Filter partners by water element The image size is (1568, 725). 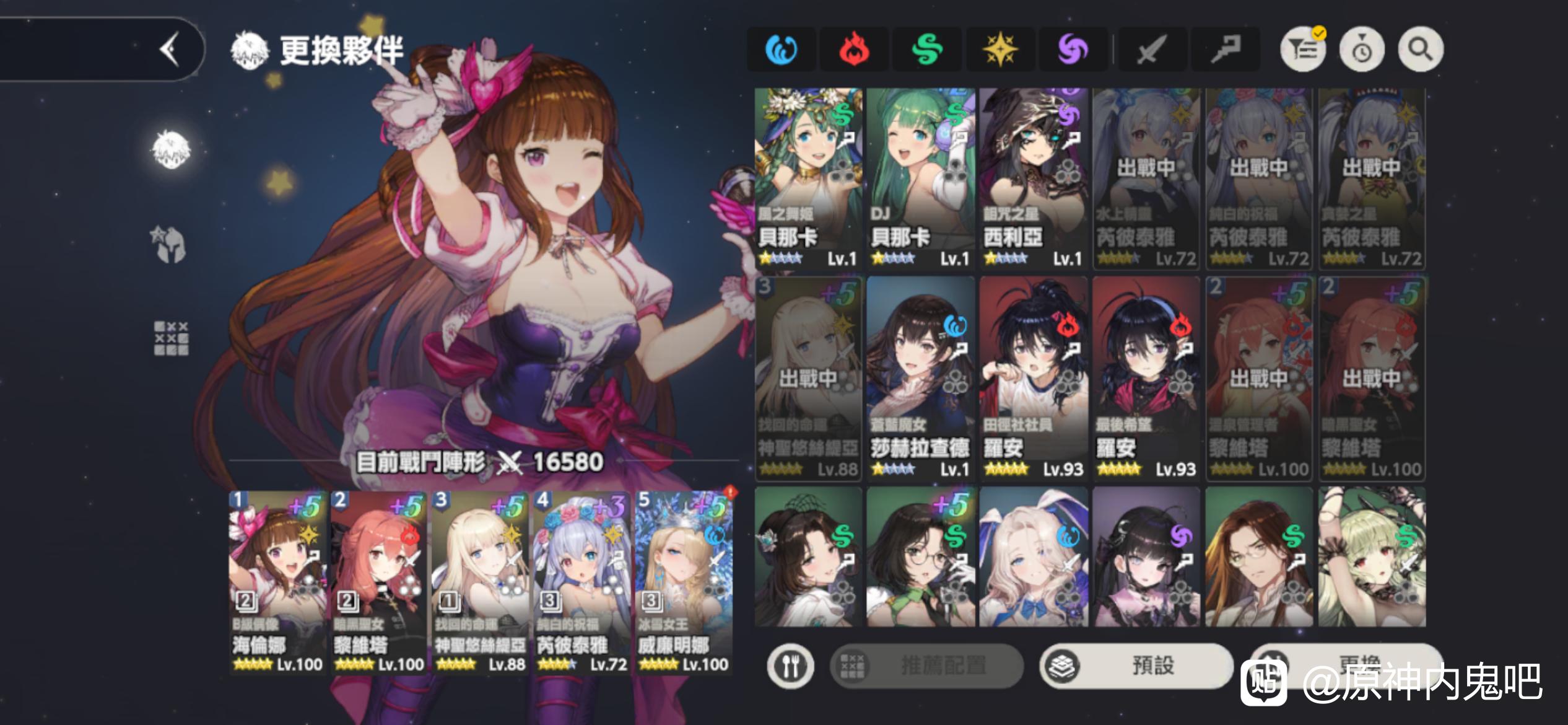(x=781, y=49)
